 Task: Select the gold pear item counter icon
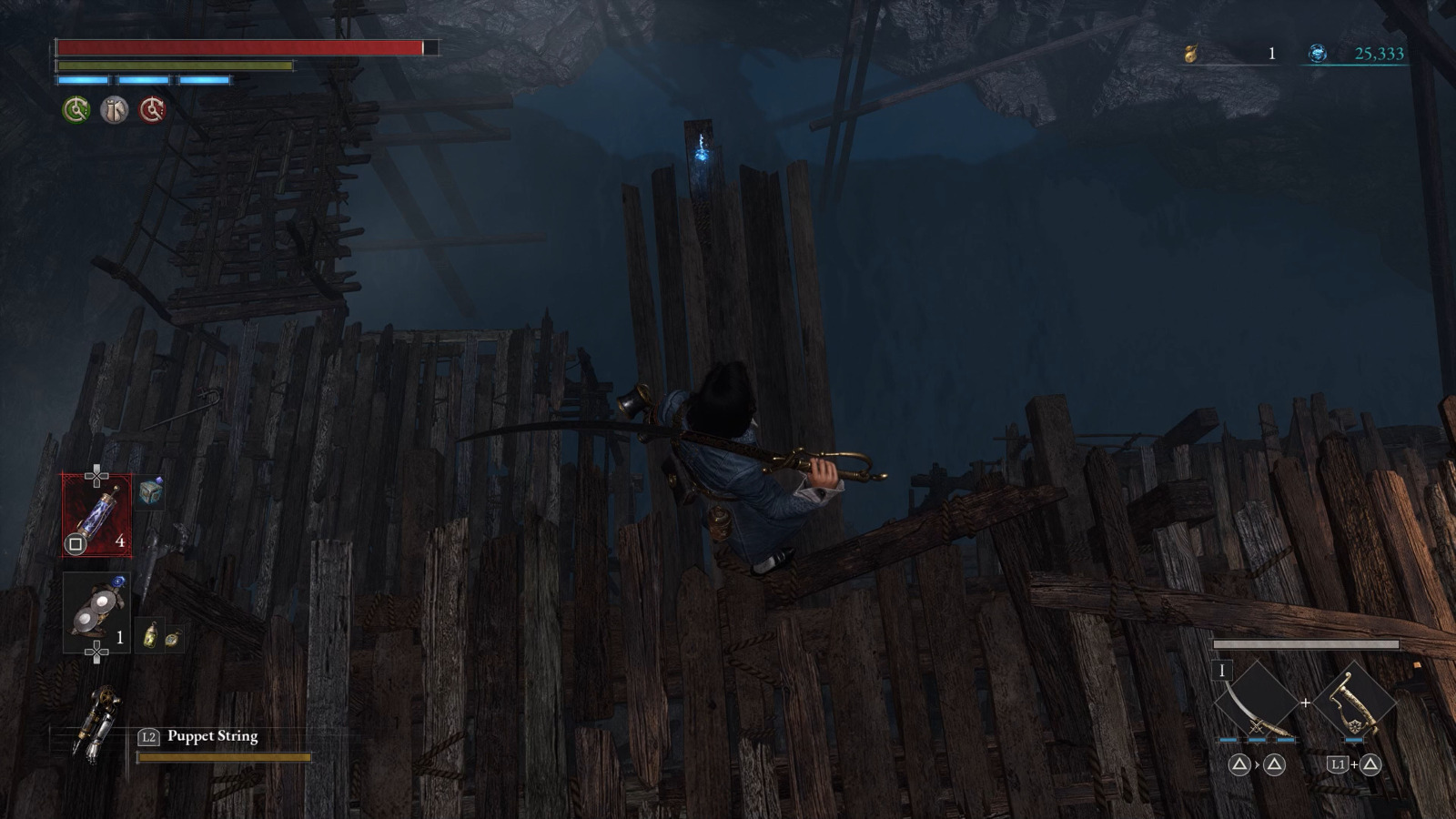click(1195, 54)
